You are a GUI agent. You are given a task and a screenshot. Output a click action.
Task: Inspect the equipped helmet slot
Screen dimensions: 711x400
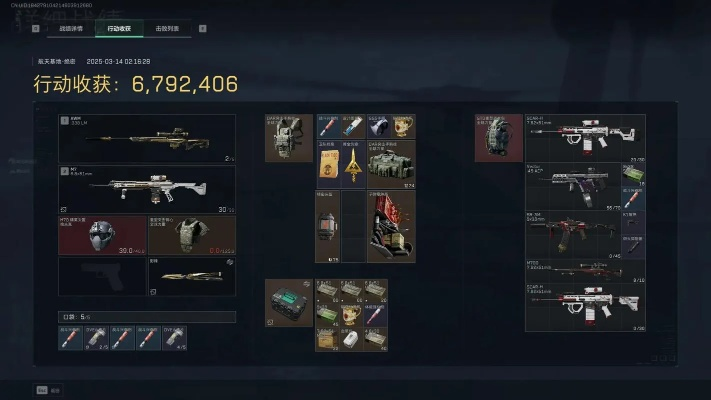tap(102, 235)
